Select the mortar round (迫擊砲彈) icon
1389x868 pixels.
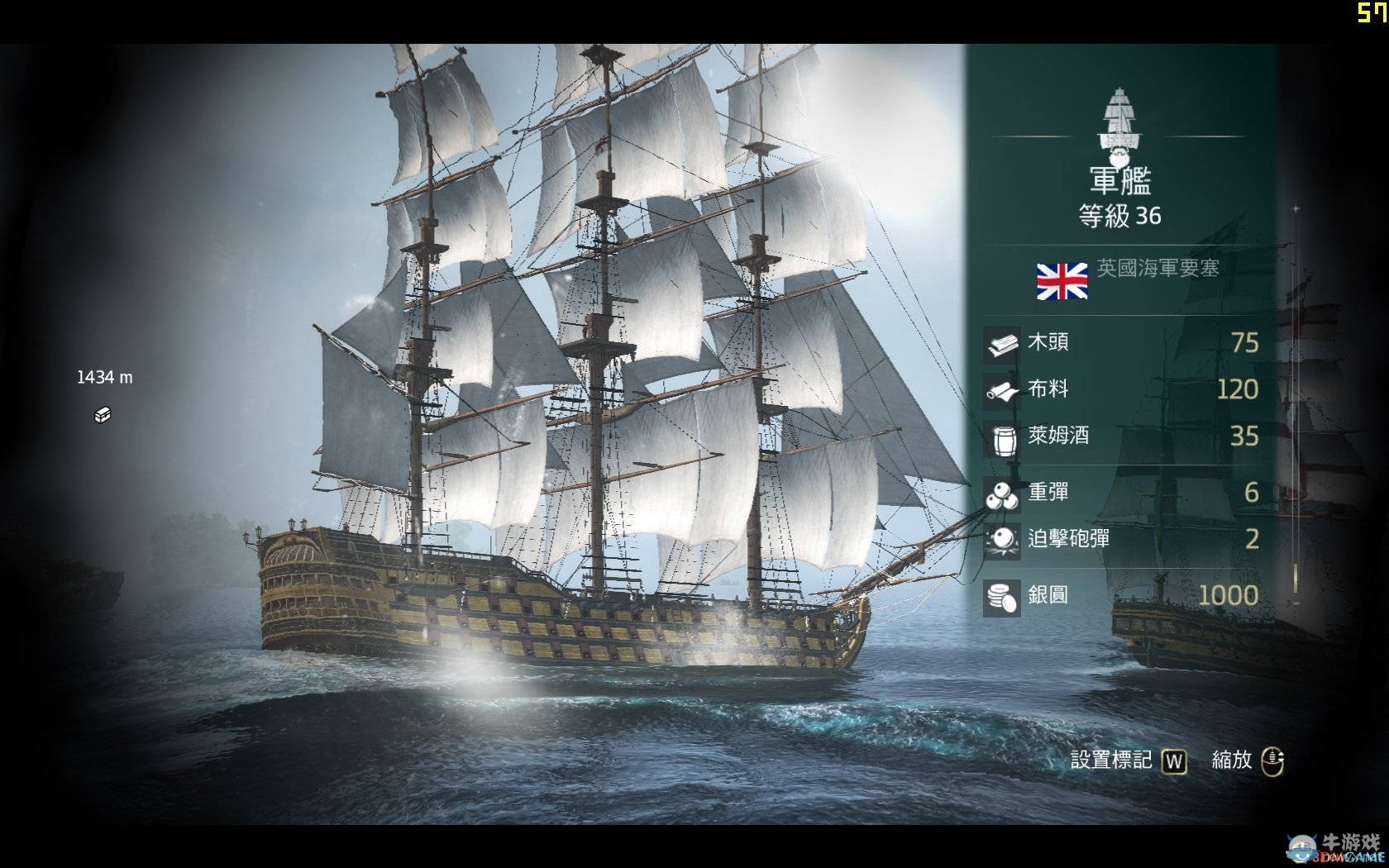pos(1002,541)
